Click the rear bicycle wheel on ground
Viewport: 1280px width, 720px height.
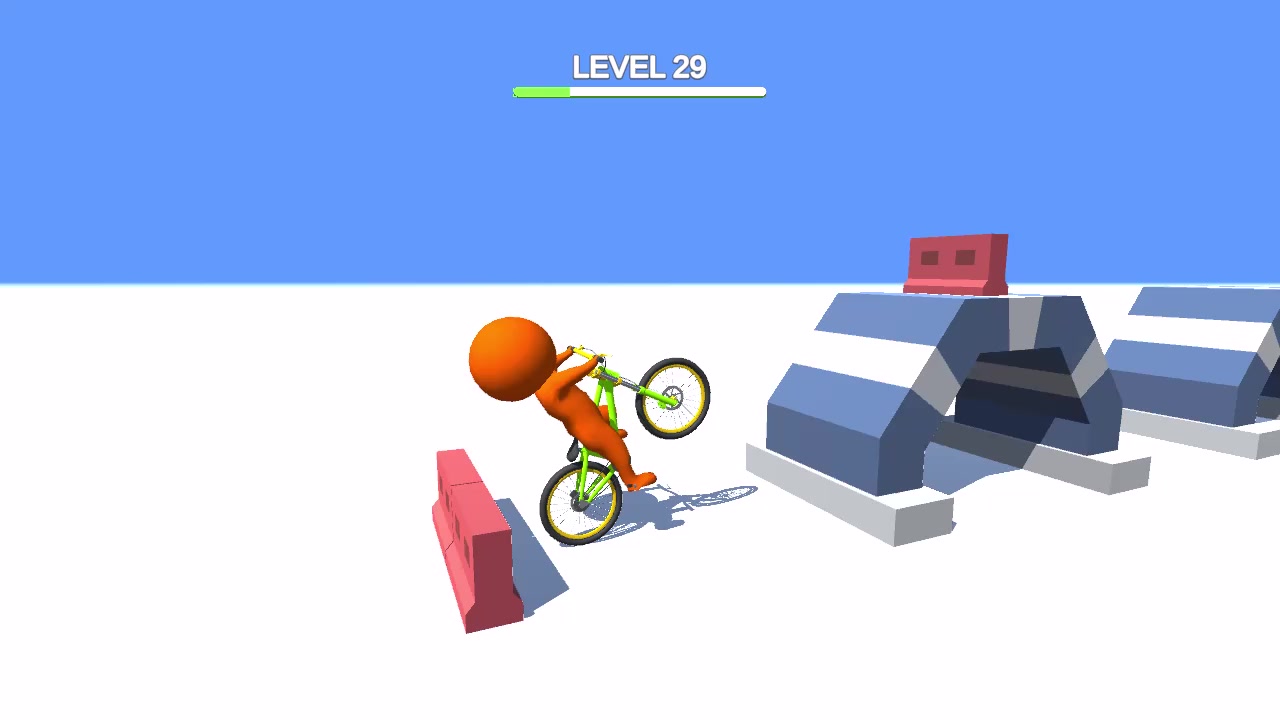578,505
